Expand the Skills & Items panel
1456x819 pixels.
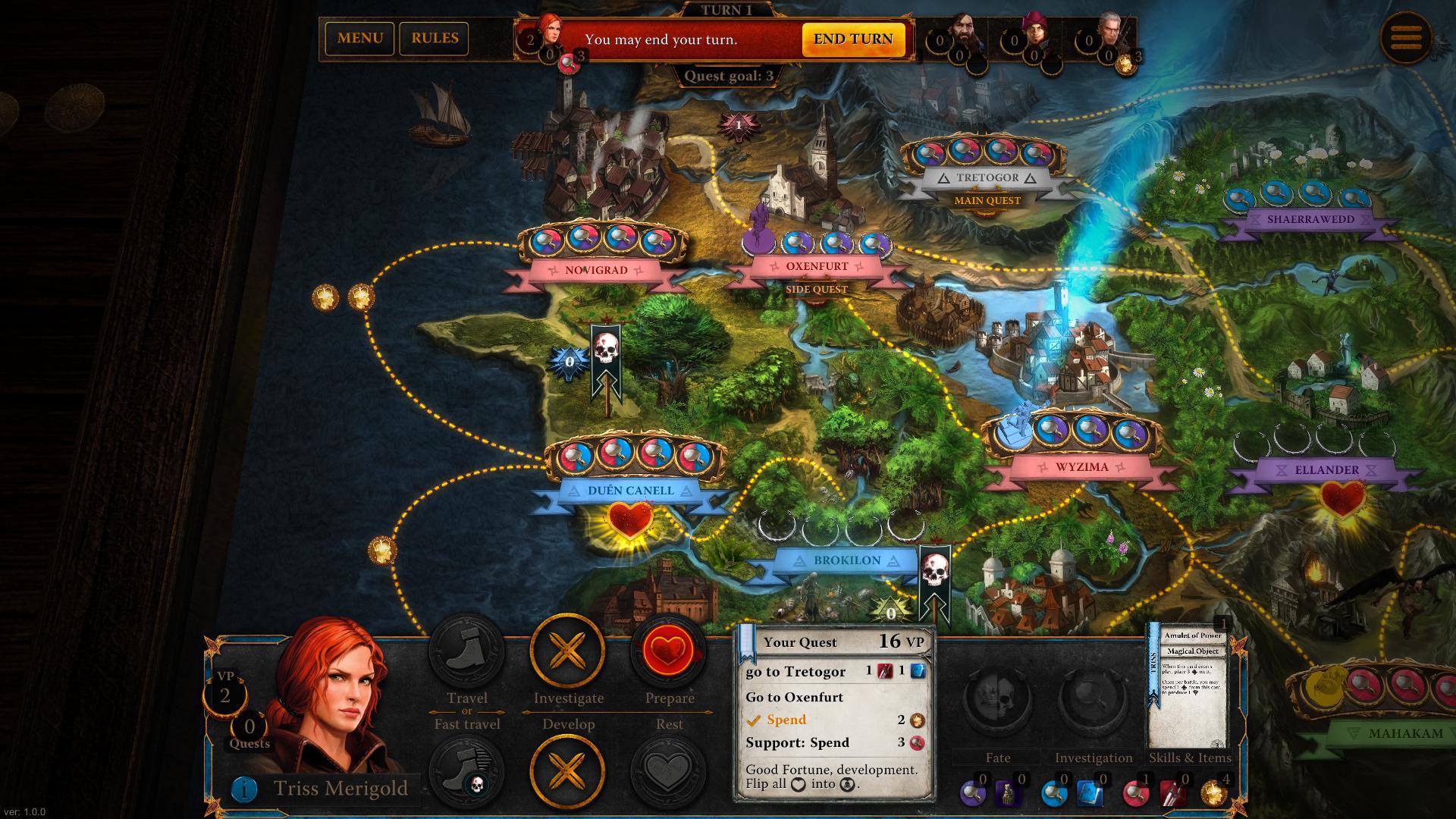[1191, 758]
